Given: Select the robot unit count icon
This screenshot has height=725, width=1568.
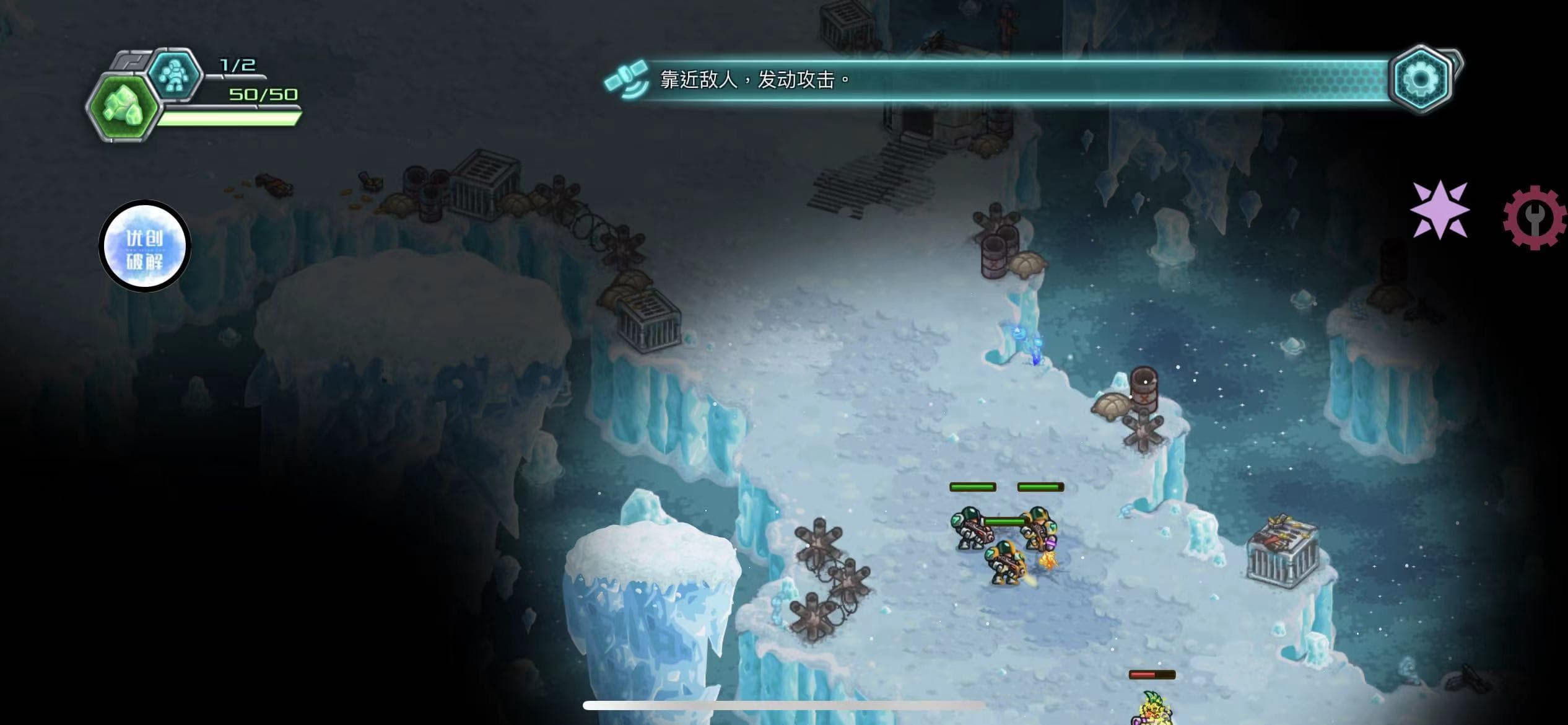Looking at the screenshot, I should click(176, 74).
